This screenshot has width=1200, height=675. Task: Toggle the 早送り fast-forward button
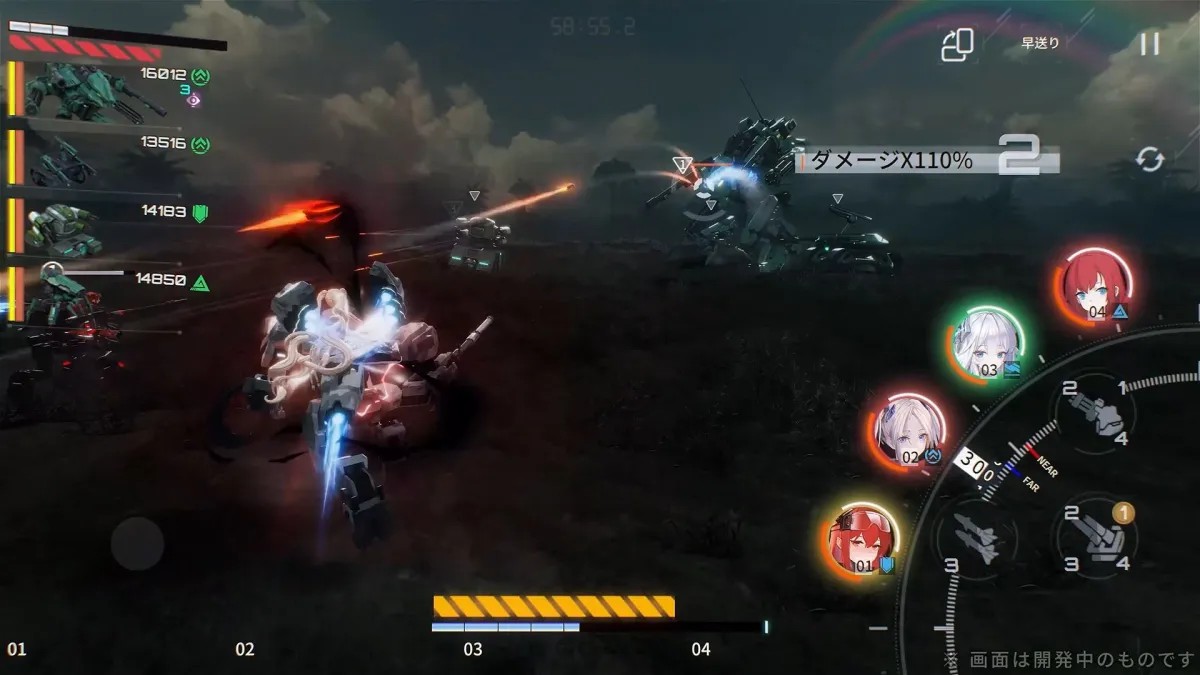tap(1040, 43)
